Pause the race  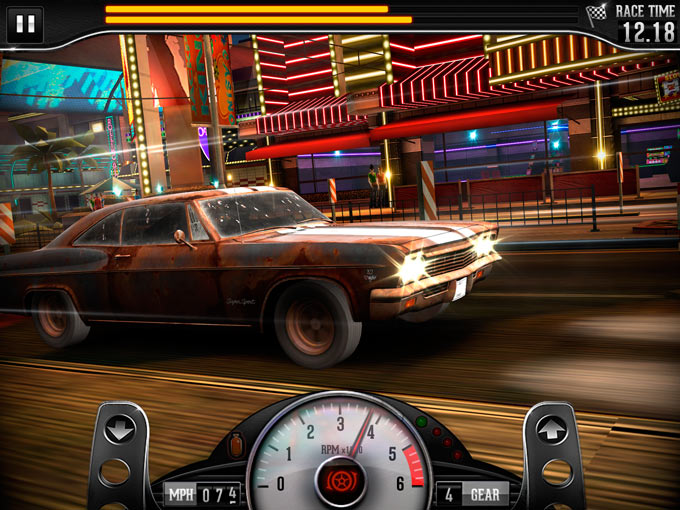point(25,23)
